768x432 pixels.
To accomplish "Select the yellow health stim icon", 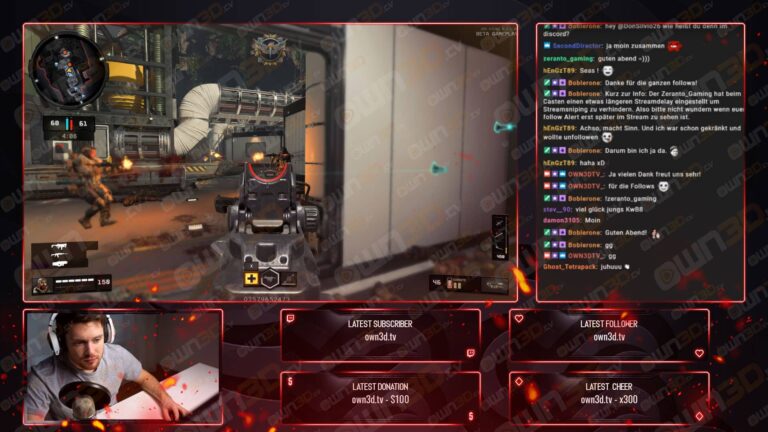I will [x=253, y=280].
